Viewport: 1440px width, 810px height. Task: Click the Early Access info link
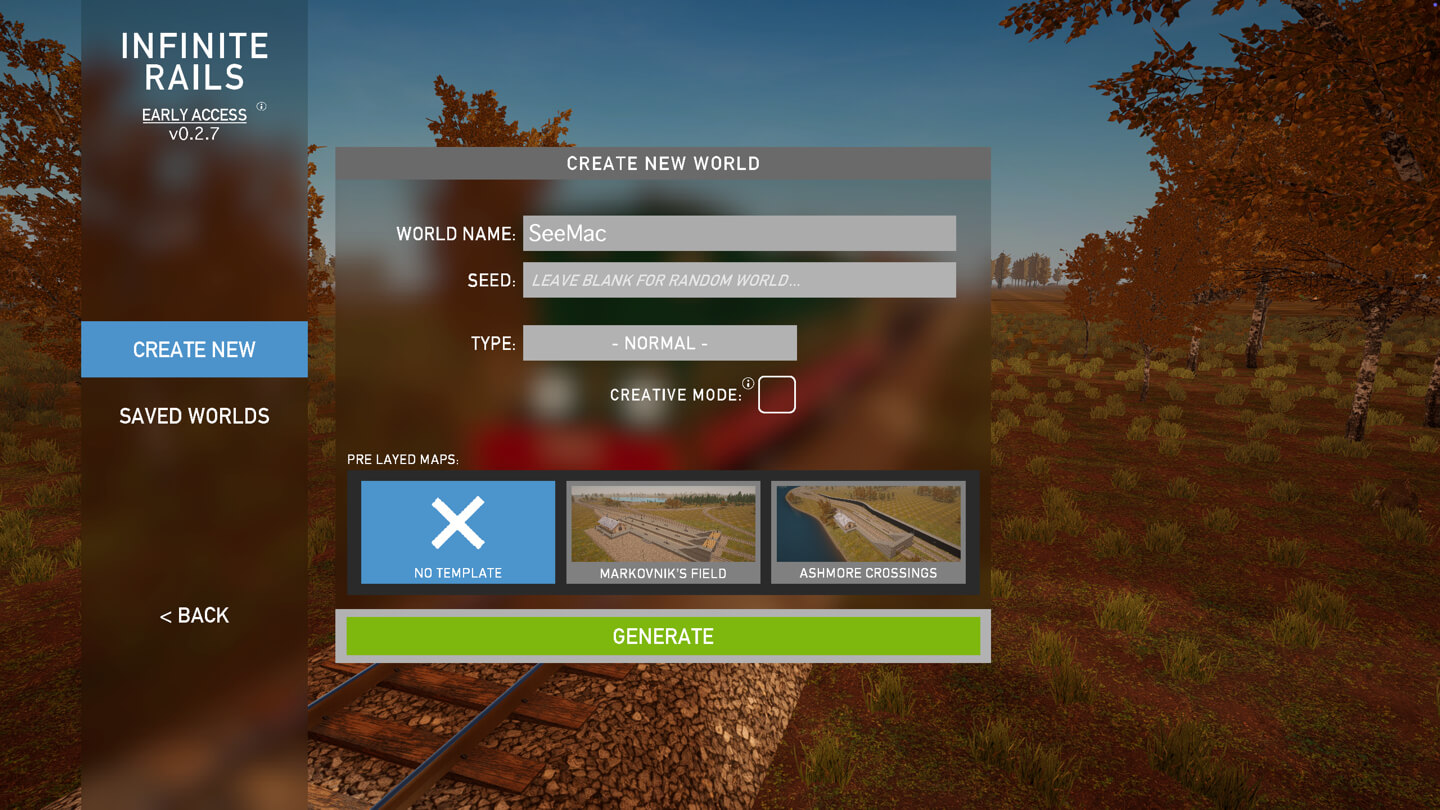[194, 115]
